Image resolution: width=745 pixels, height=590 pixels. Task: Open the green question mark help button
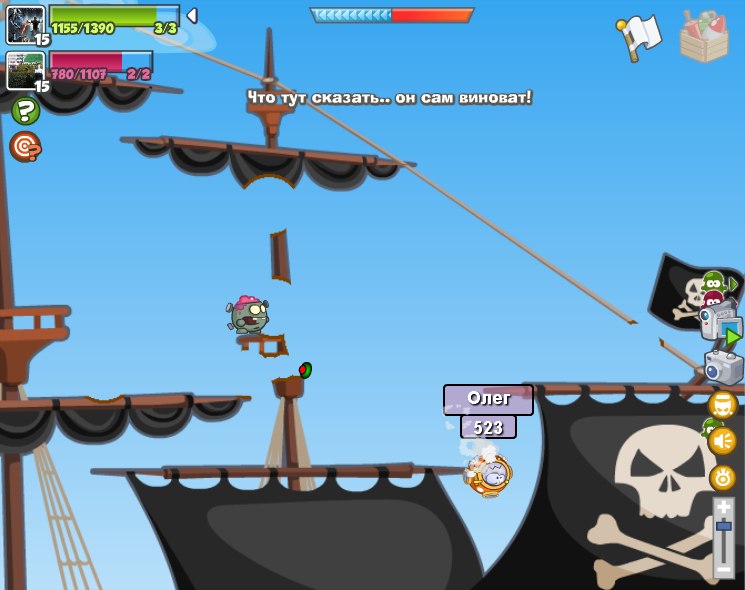(x=25, y=111)
